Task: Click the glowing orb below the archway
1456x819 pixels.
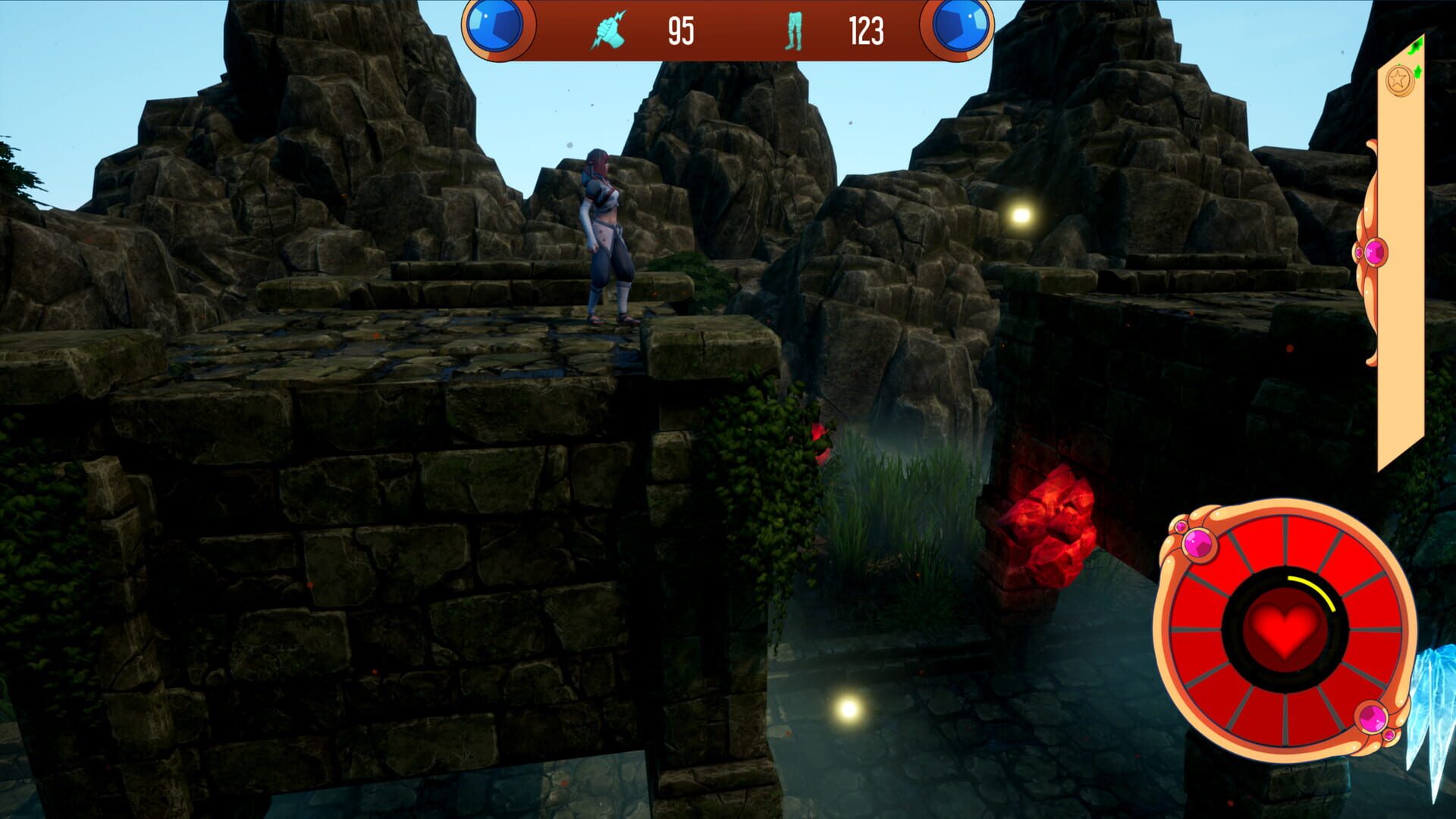Action: tap(847, 711)
